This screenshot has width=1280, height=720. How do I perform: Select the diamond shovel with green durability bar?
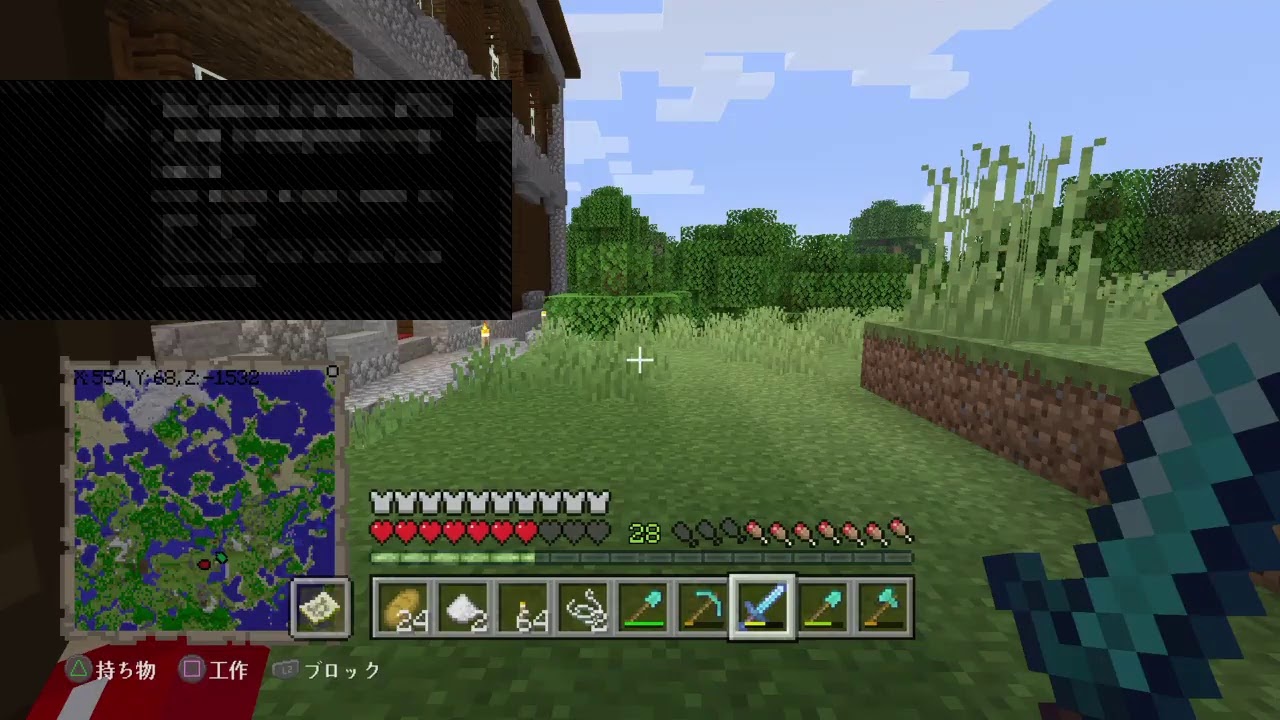pyautogui.click(x=644, y=607)
